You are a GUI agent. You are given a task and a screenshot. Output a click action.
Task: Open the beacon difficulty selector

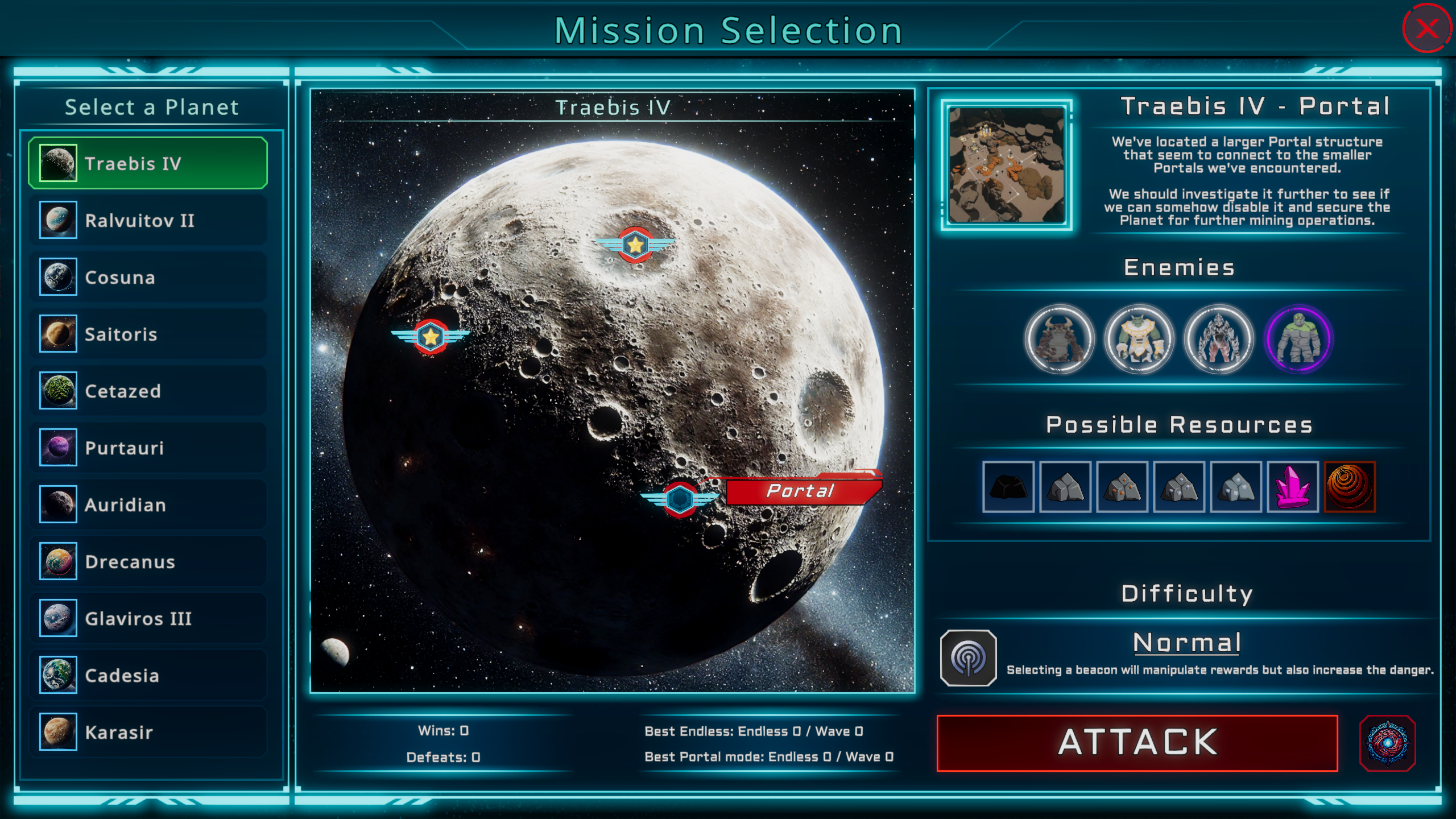coord(968,658)
